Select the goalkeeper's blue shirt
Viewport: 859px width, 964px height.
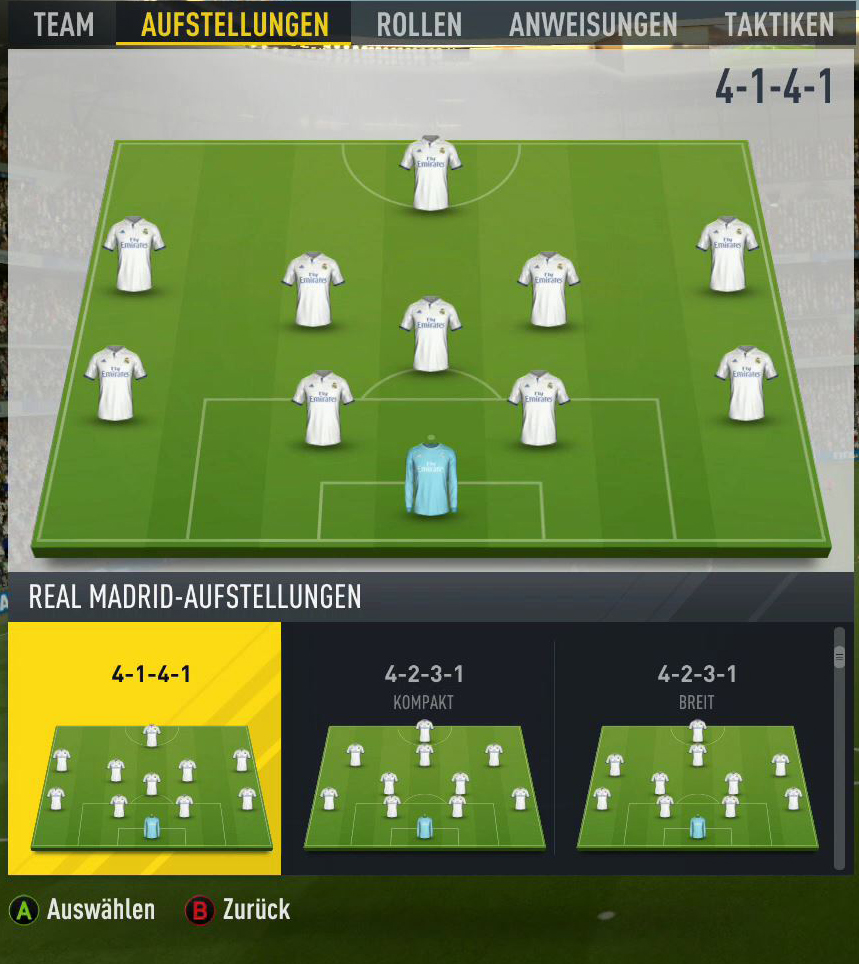click(x=431, y=480)
